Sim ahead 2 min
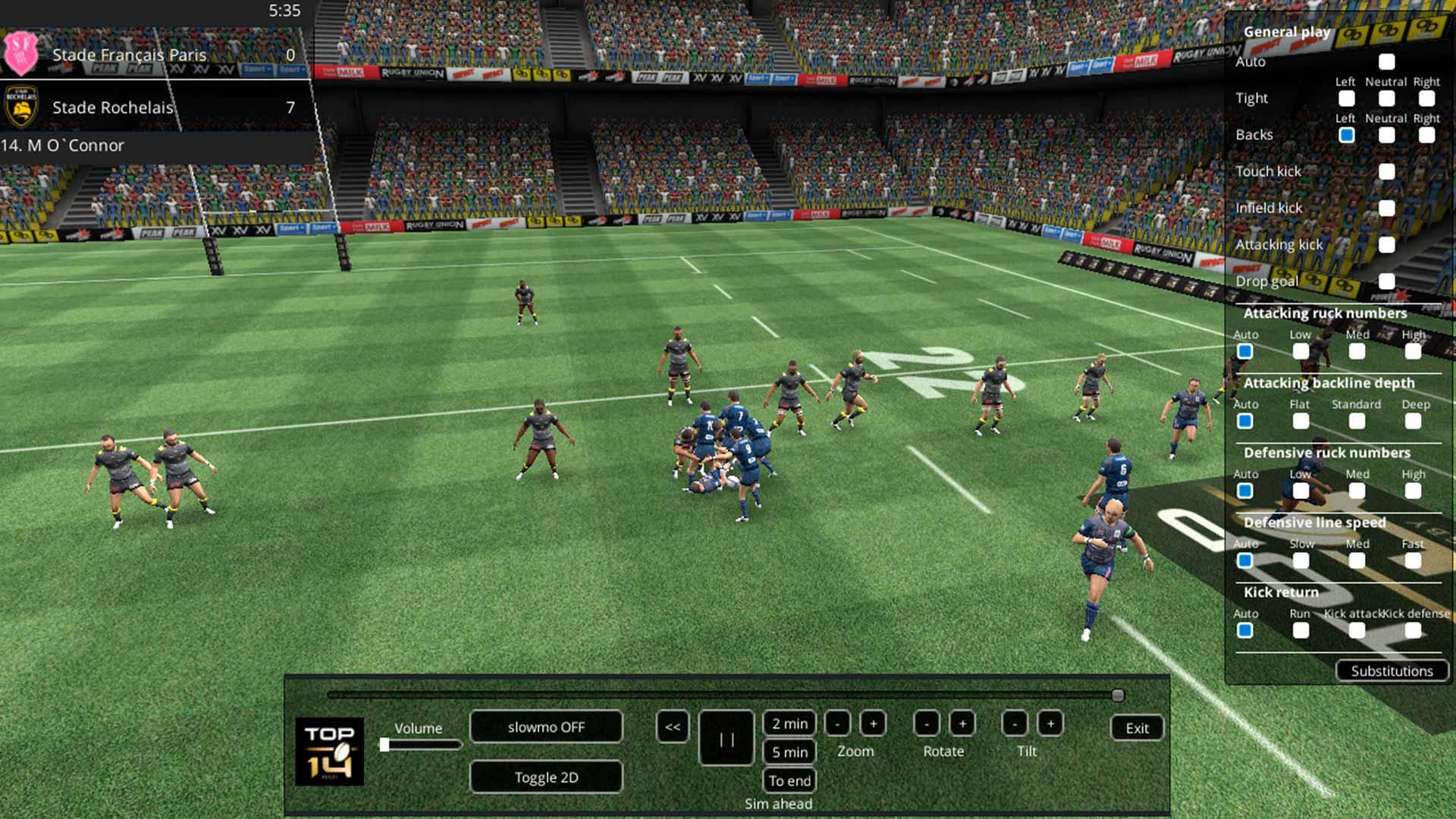1456x819 pixels. click(x=789, y=724)
